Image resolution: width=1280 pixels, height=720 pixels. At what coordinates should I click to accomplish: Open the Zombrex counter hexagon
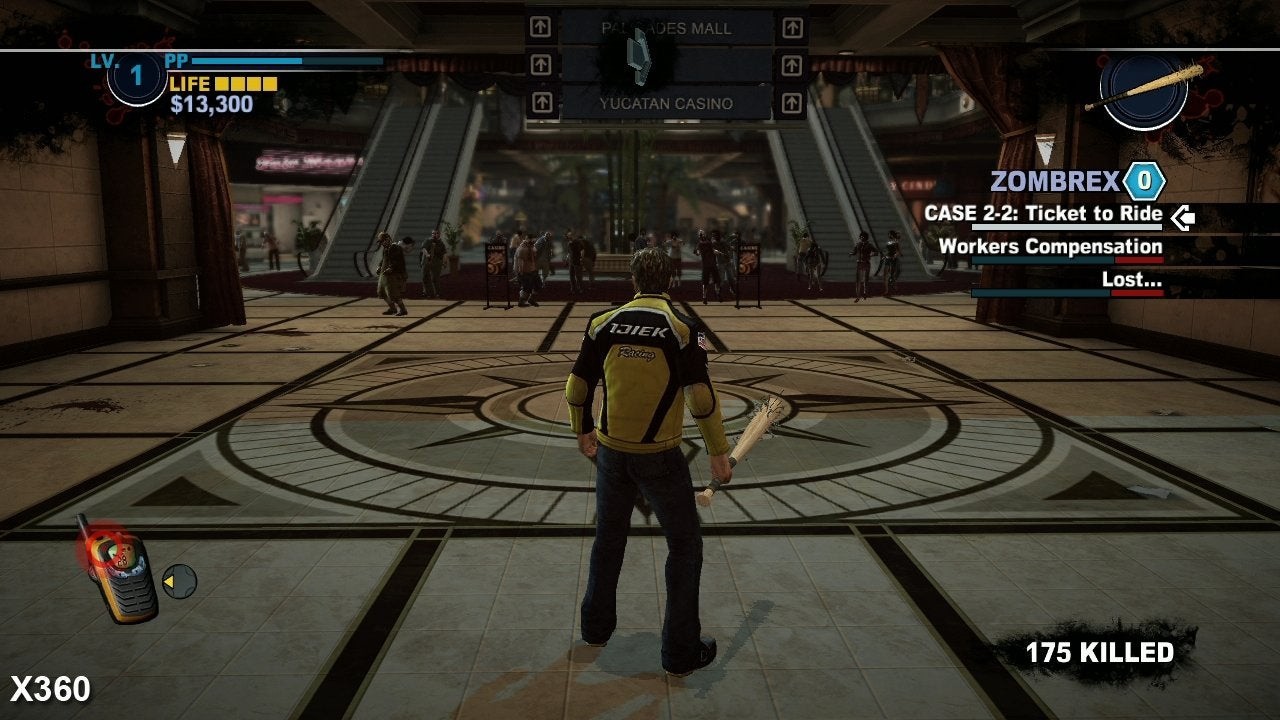(x=1144, y=182)
